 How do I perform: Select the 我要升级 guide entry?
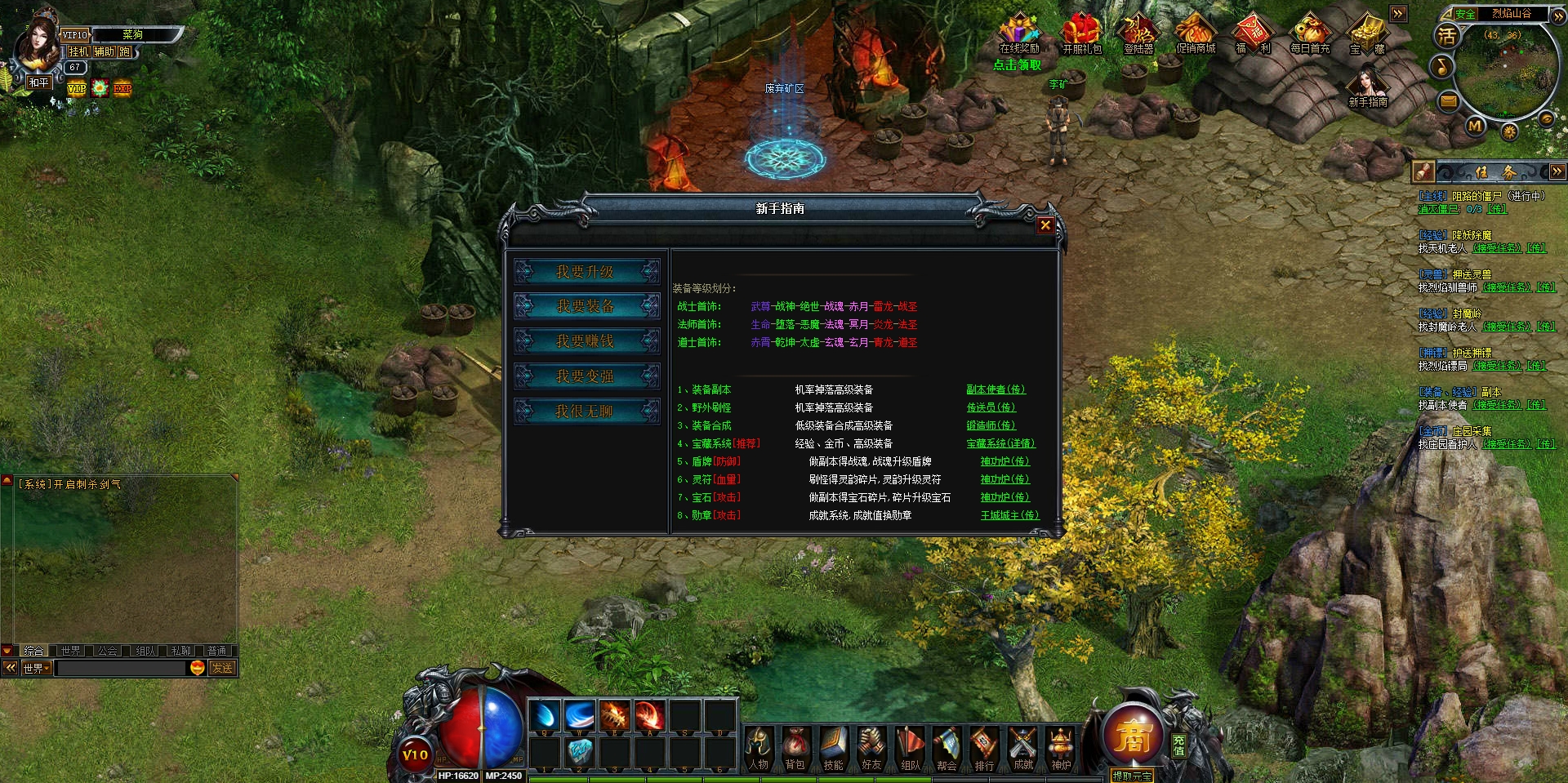pos(586,272)
